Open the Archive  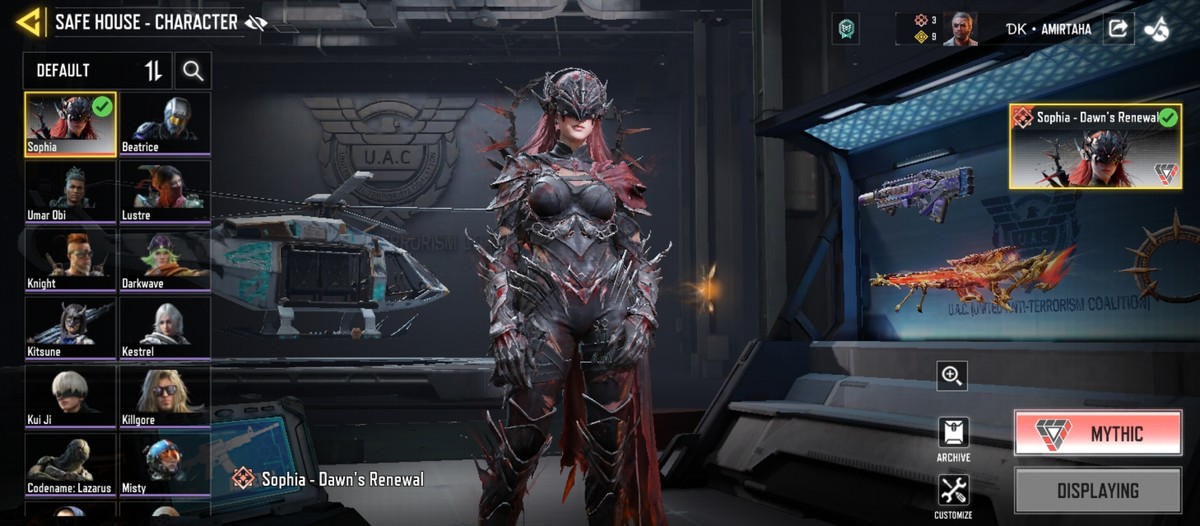953,438
